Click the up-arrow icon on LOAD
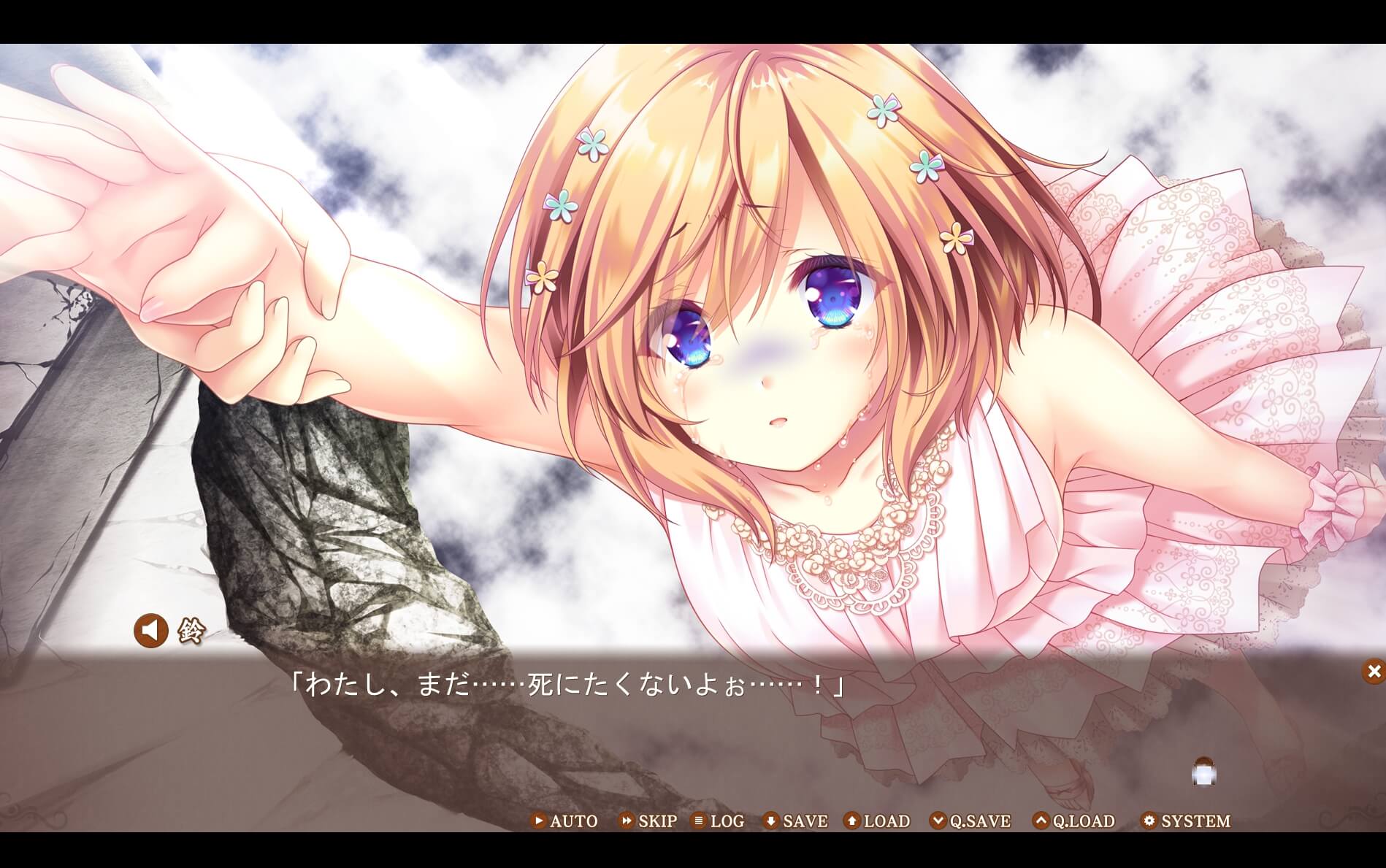1386x868 pixels. 851,821
